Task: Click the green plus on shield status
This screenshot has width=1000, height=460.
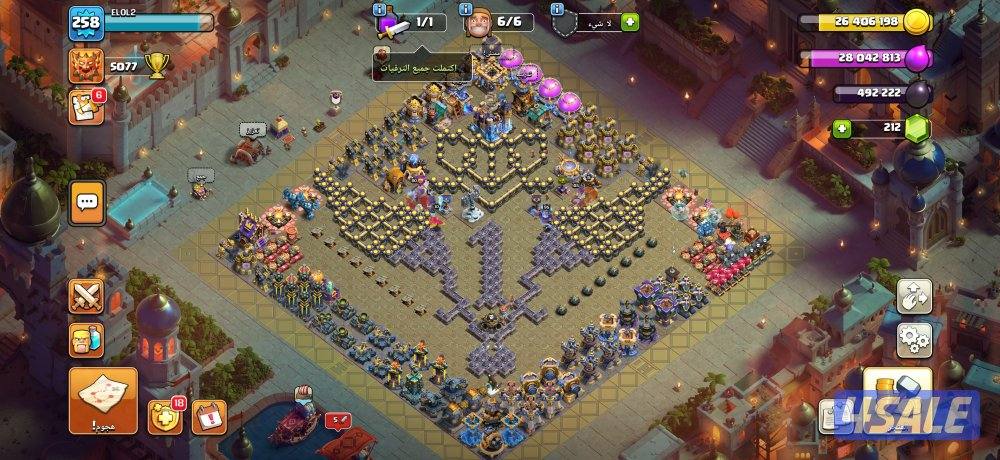Action: pyautogui.click(x=629, y=21)
